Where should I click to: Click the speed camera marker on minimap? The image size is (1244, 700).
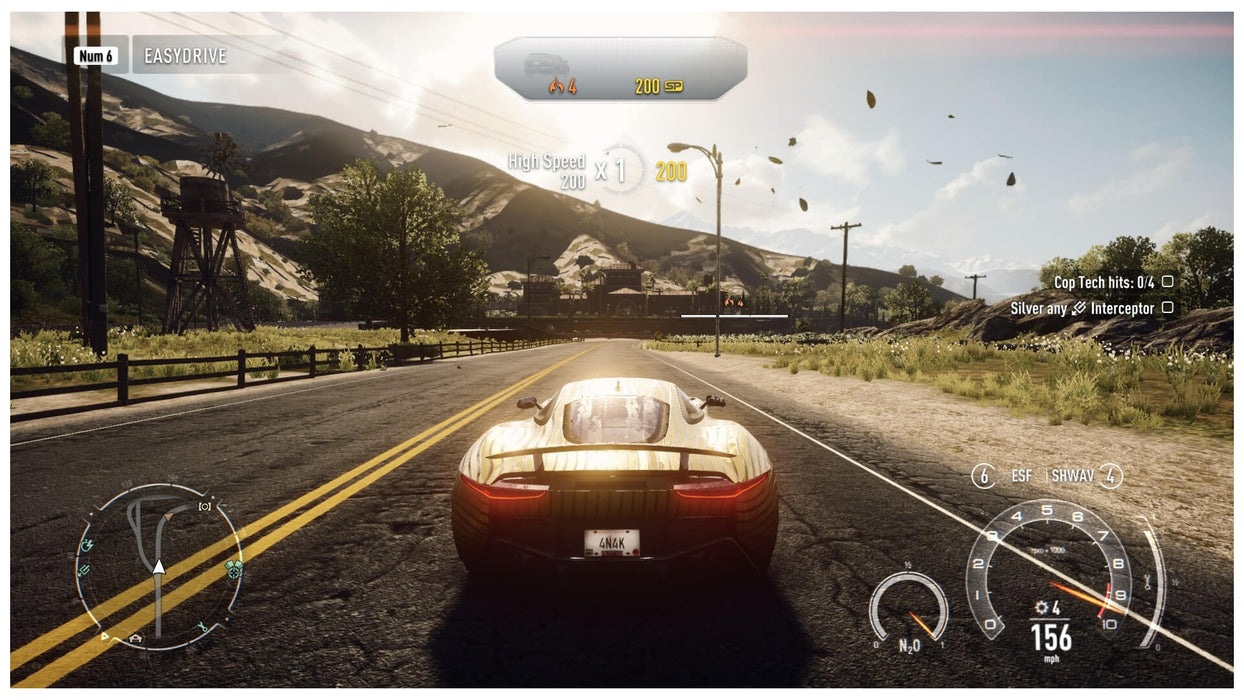click(205, 507)
